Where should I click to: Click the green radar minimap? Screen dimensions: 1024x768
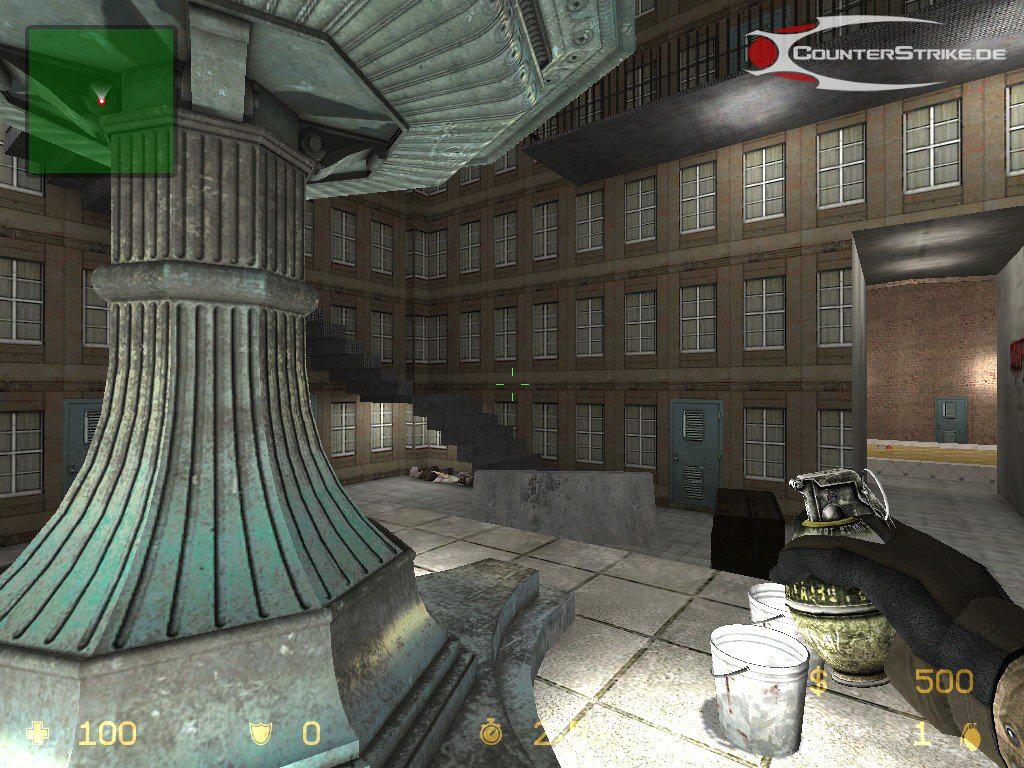tap(100, 100)
